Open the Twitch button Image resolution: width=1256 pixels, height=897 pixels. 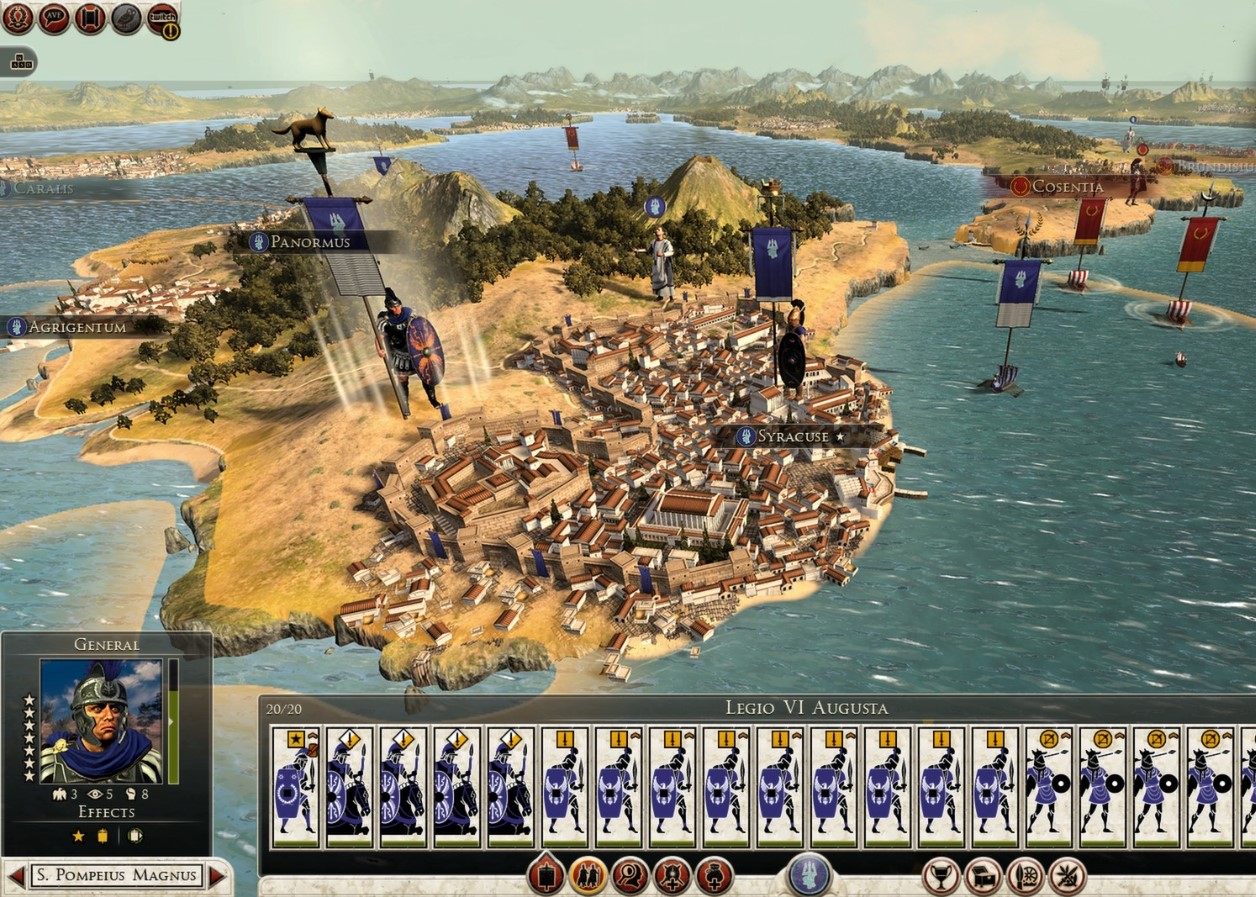tap(162, 17)
